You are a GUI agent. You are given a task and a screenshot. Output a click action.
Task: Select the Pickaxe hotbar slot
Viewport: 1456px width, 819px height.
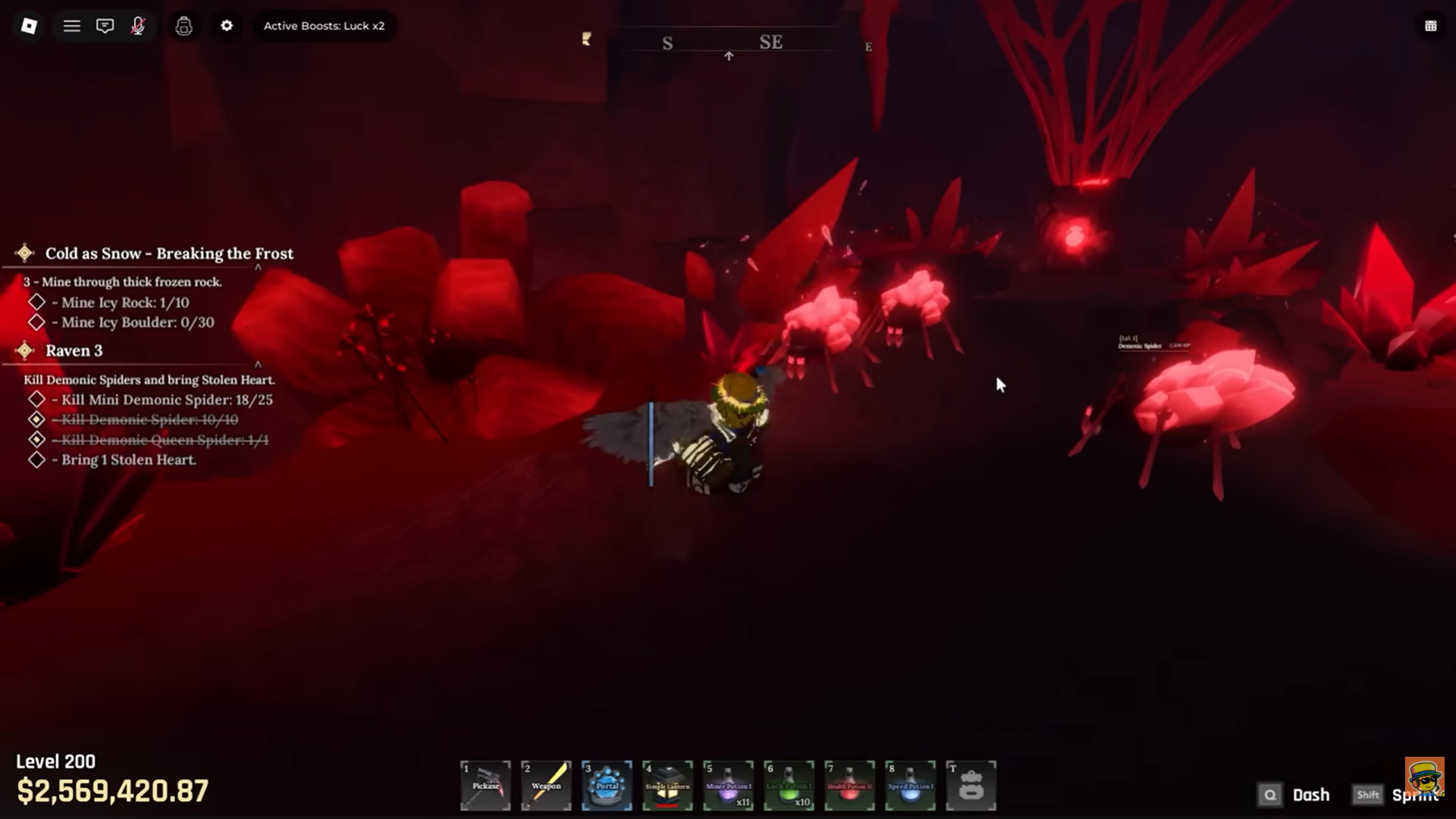click(485, 785)
